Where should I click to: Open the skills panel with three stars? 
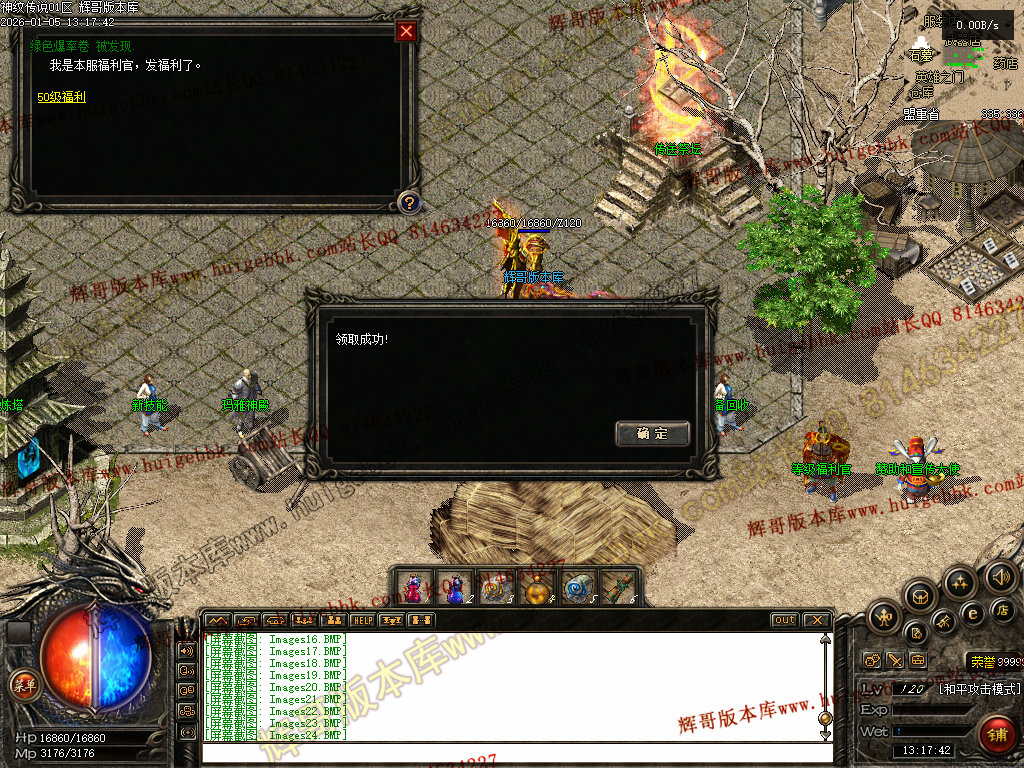coord(959,583)
